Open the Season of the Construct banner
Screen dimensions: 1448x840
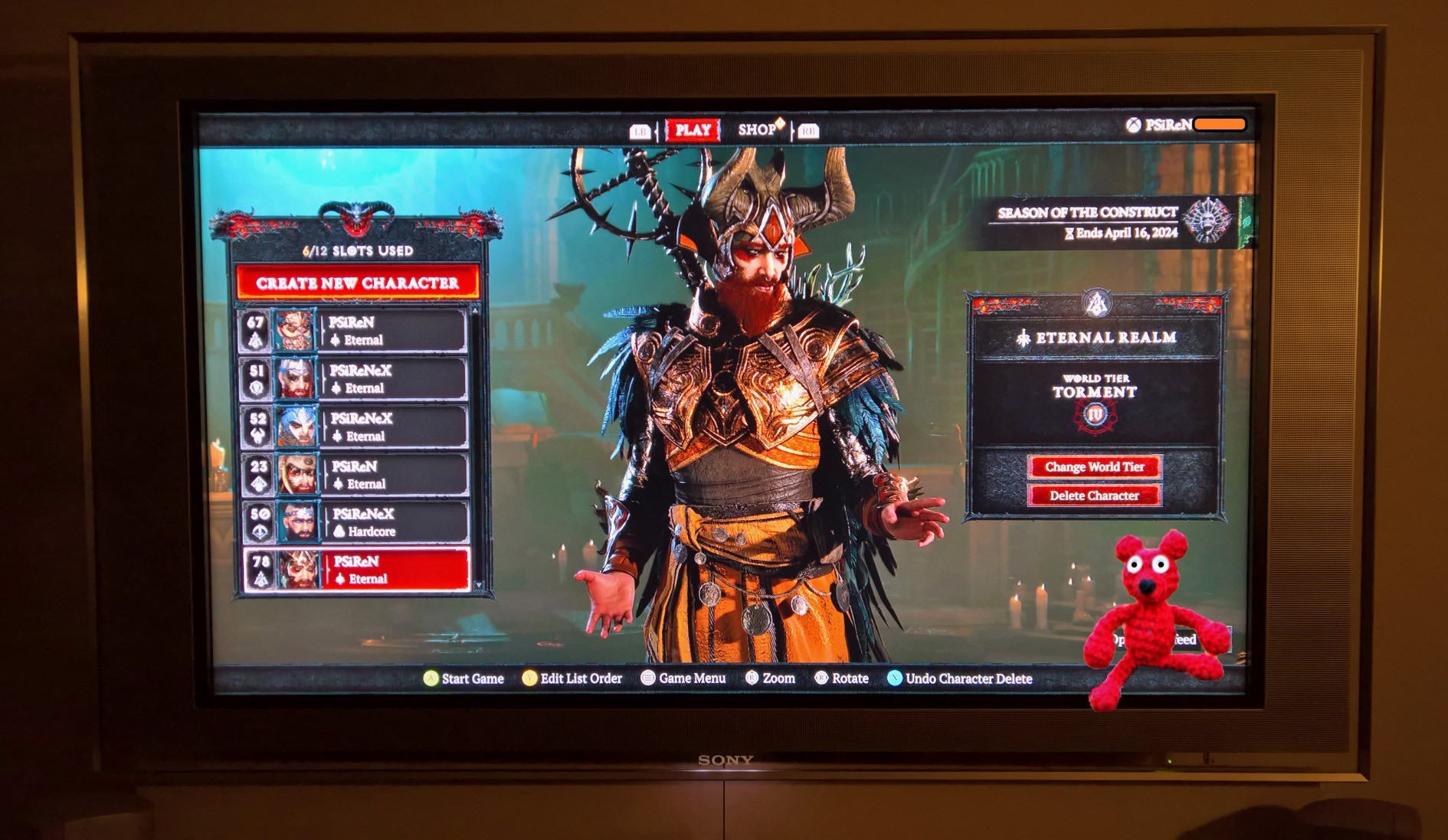[x=1111, y=221]
